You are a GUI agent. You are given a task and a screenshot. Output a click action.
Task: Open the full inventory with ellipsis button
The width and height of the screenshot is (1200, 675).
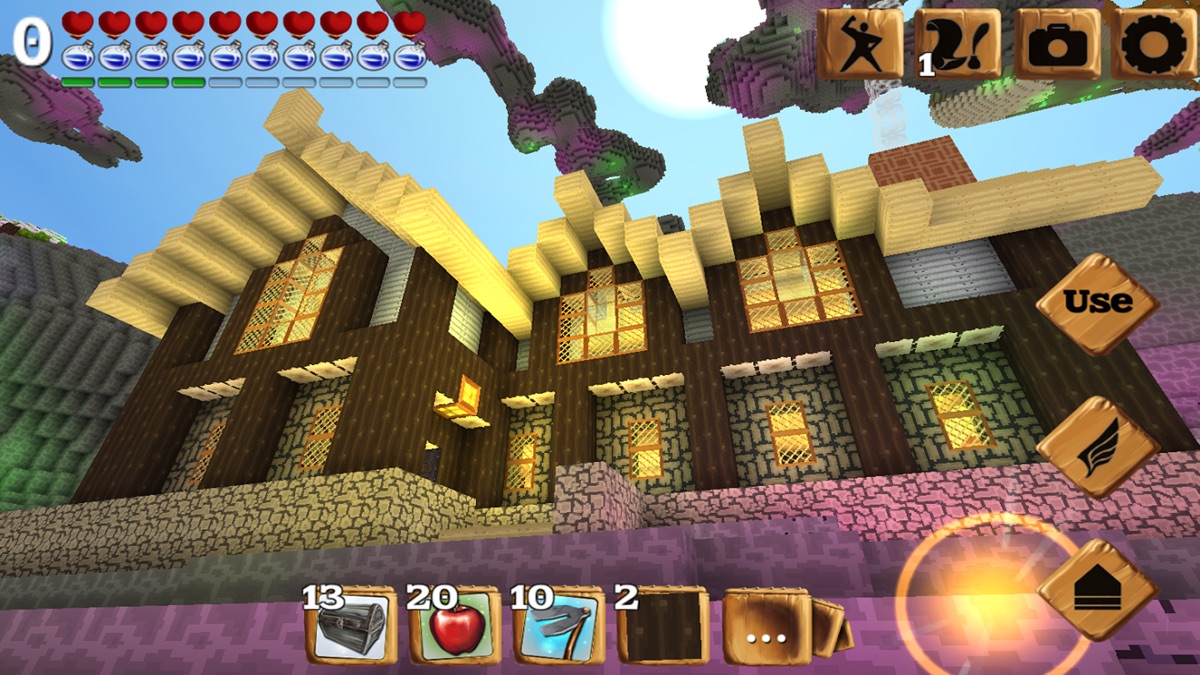click(769, 629)
